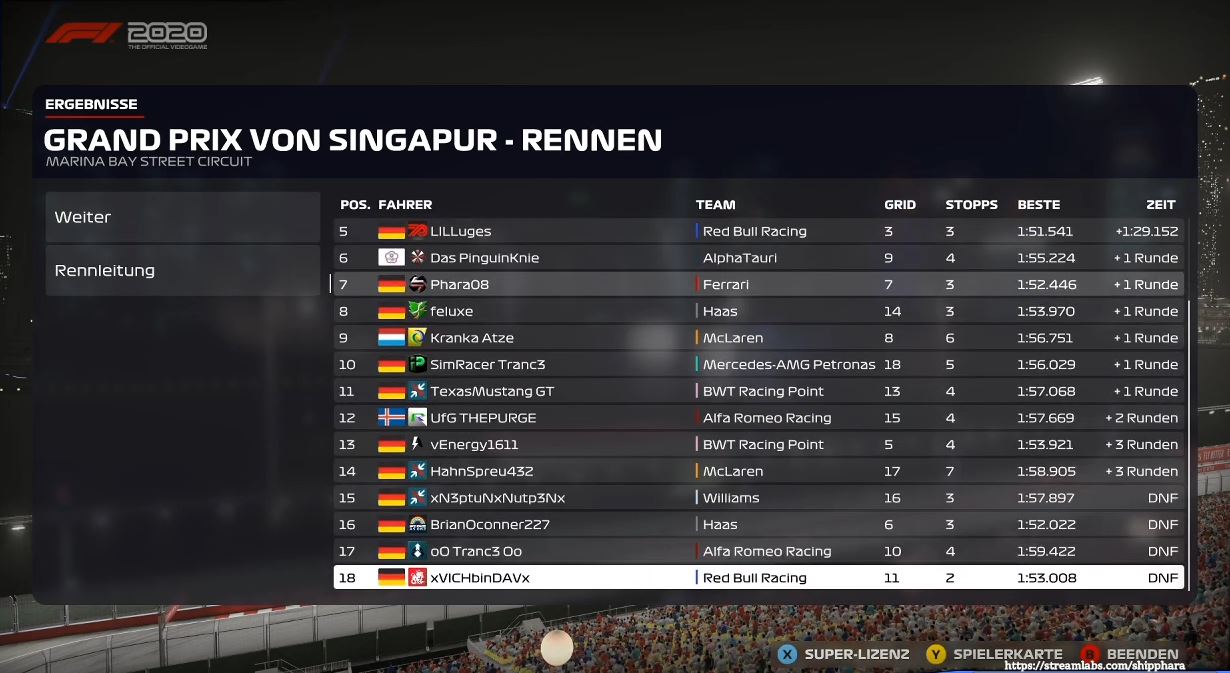
Task: Select TexasMustang GT's result row
Action: (x=758, y=391)
